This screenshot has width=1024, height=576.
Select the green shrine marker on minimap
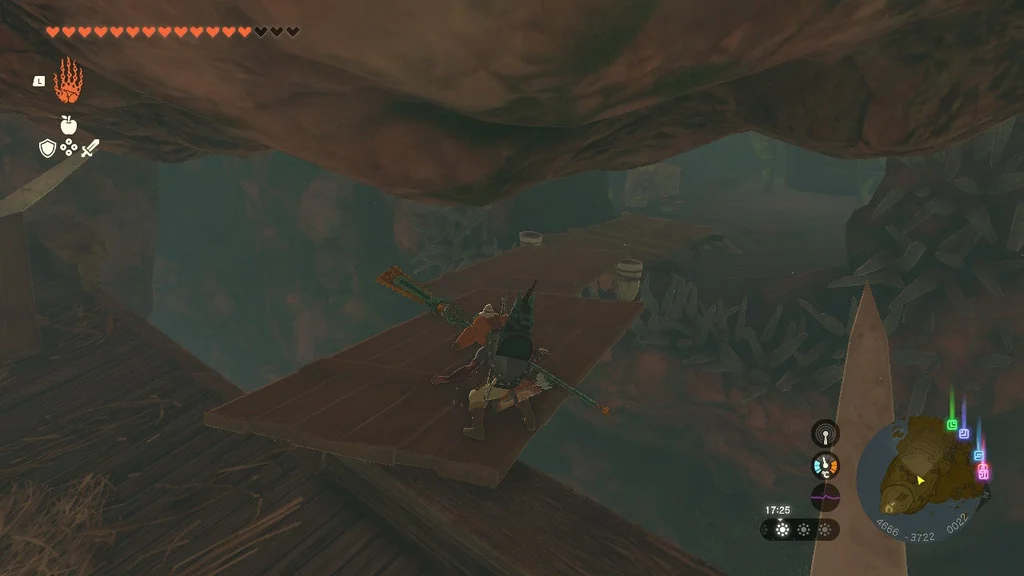tap(952, 424)
